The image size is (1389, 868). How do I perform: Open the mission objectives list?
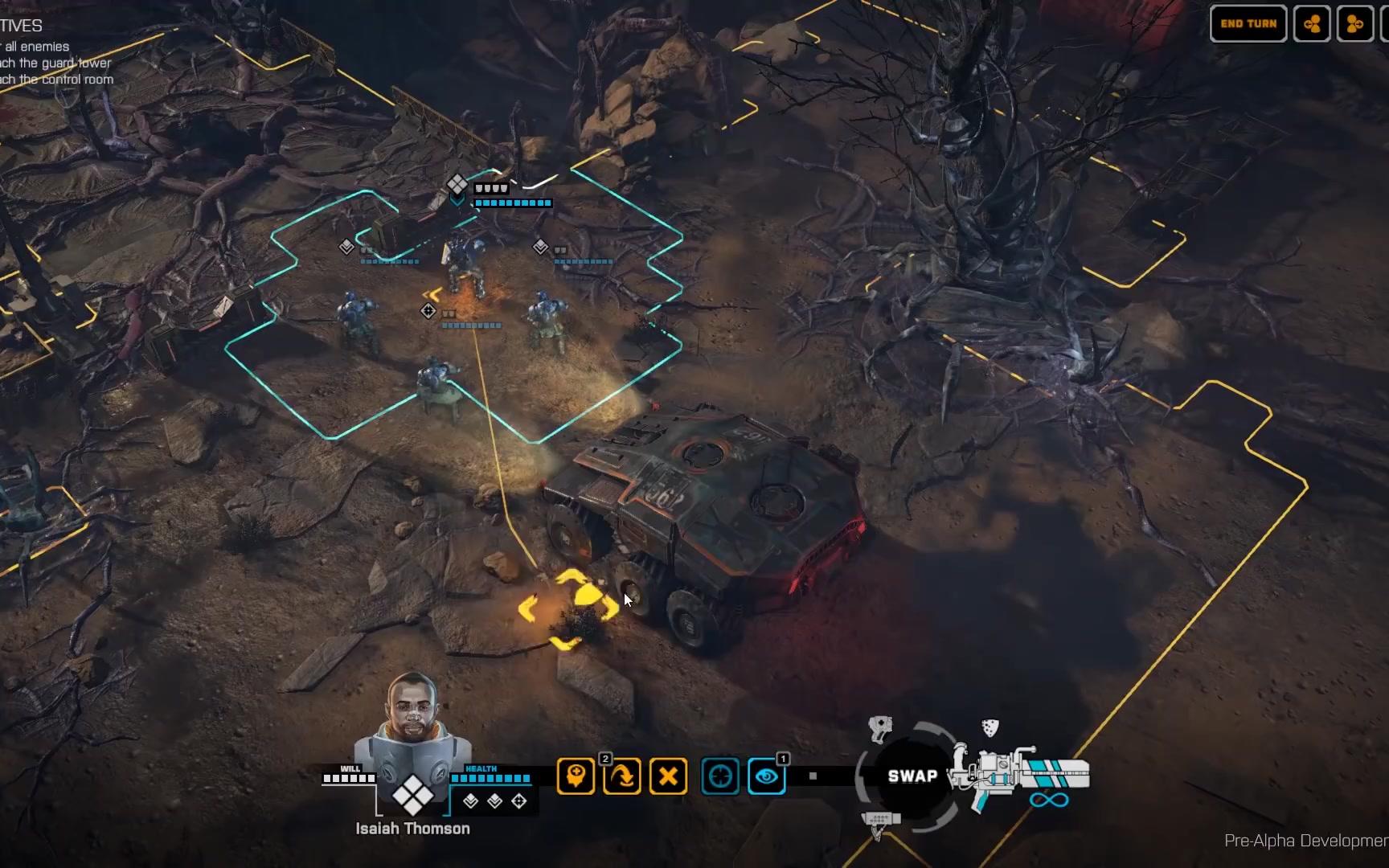(x=22, y=26)
